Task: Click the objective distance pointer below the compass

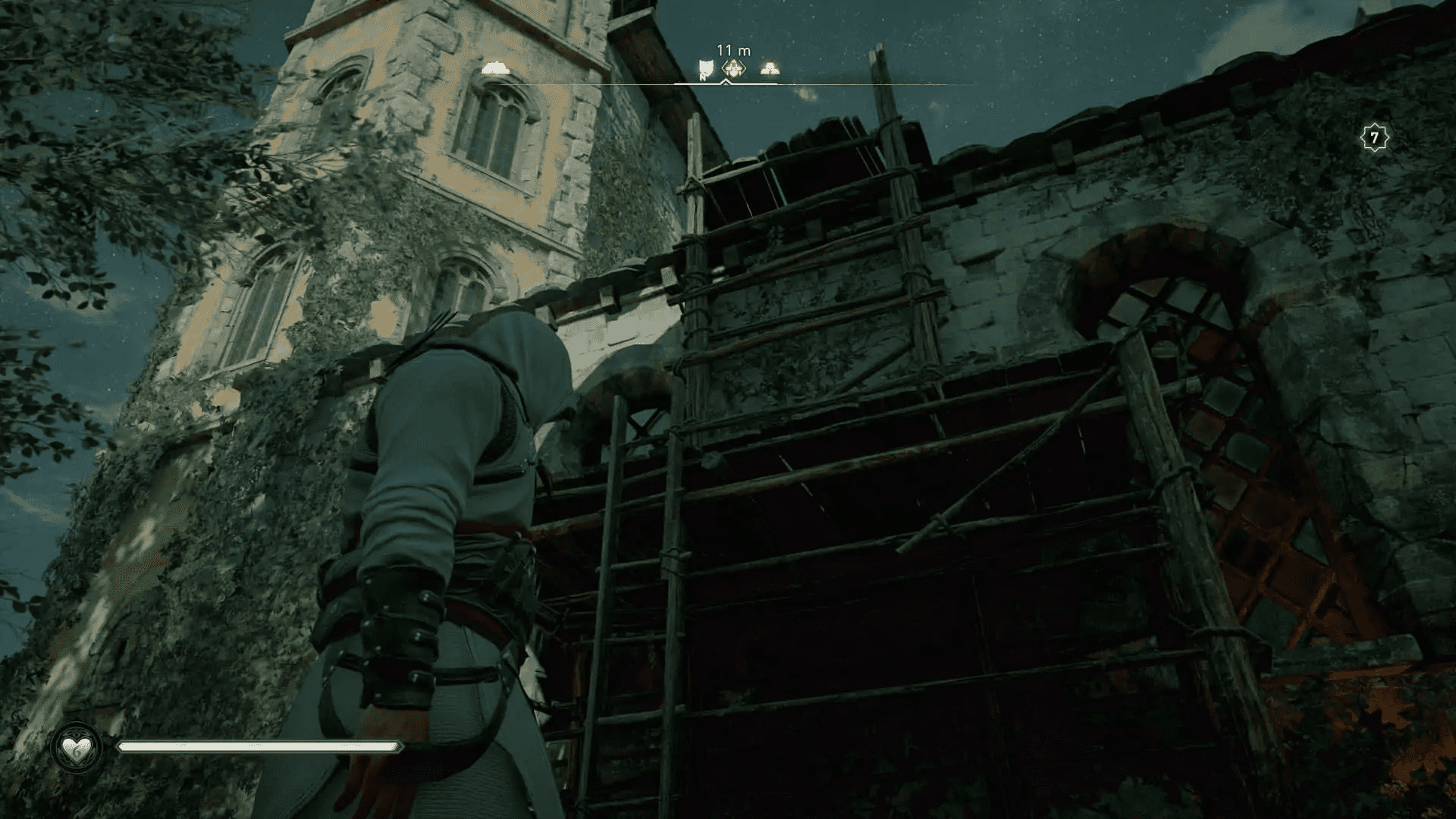Action: pos(726,81)
